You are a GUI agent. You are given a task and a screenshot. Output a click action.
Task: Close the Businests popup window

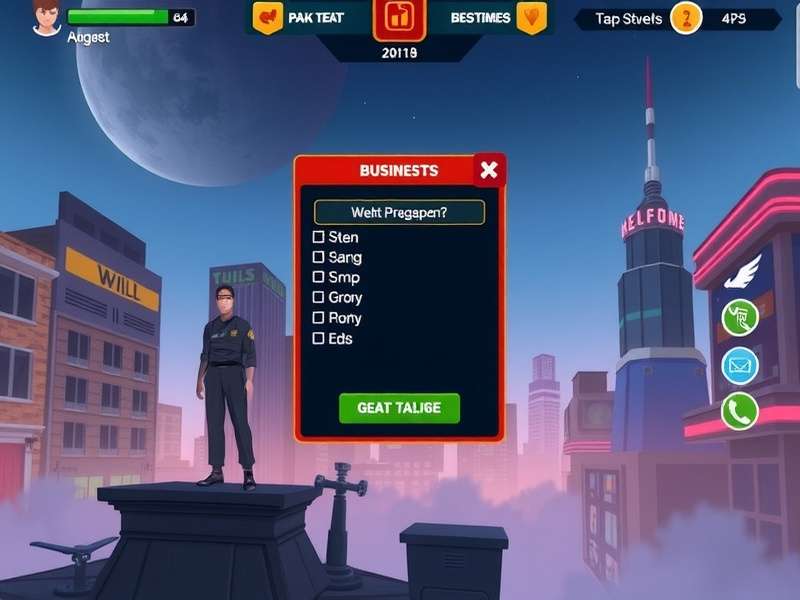point(488,170)
